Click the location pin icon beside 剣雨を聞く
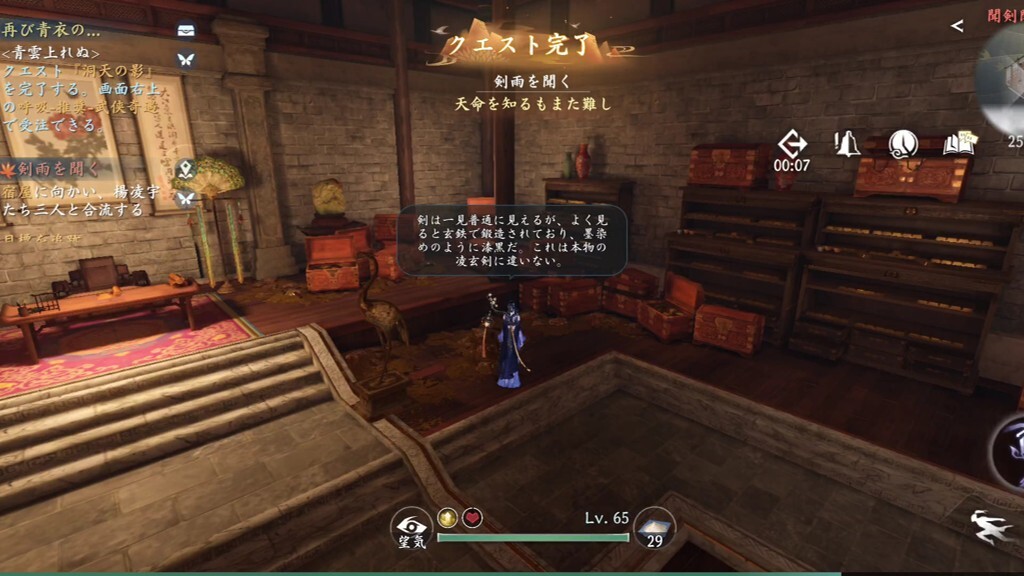1024x576 pixels. (185, 168)
